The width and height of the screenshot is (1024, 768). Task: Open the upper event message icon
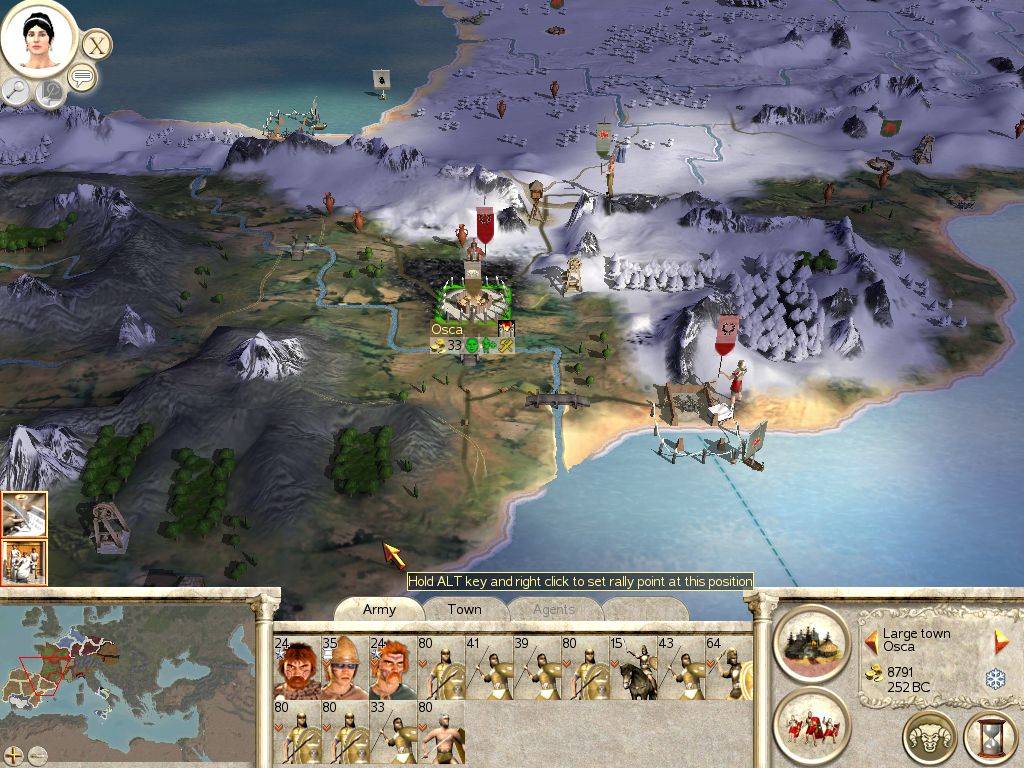(x=23, y=512)
